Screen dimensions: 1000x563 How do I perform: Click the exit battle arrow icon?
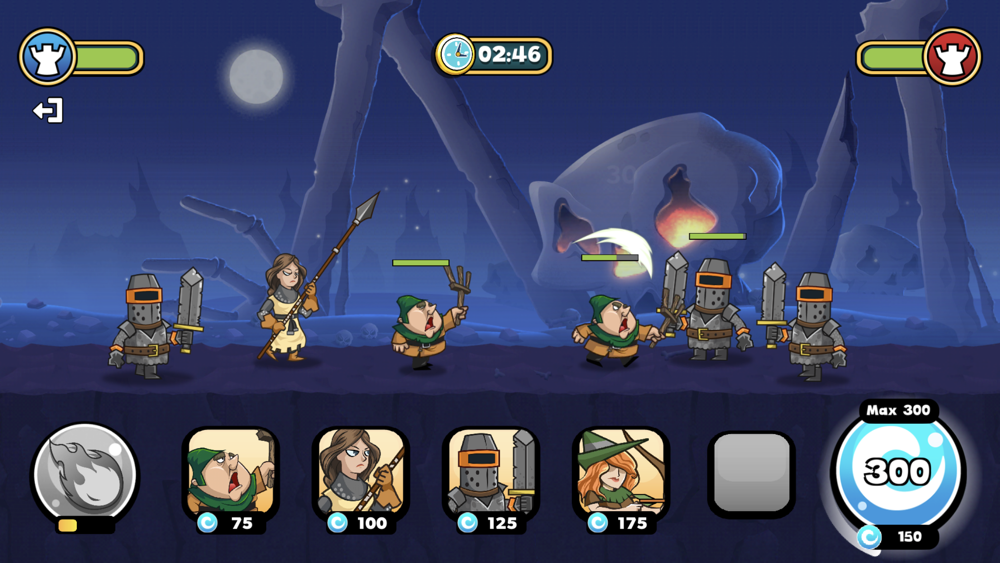pyautogui.click(x=48, y=110)
